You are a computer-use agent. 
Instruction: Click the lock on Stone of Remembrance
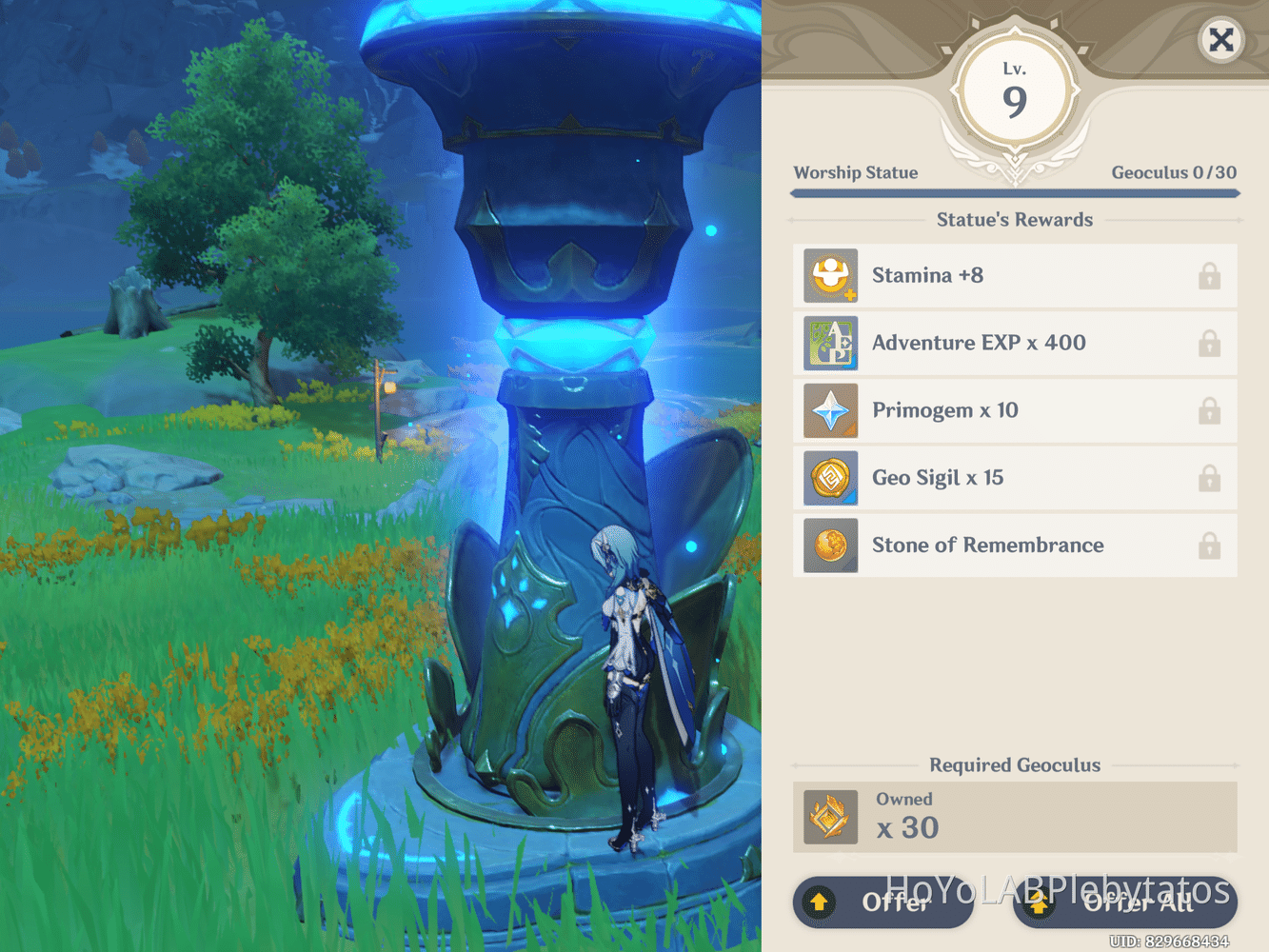pos(1209,545)
